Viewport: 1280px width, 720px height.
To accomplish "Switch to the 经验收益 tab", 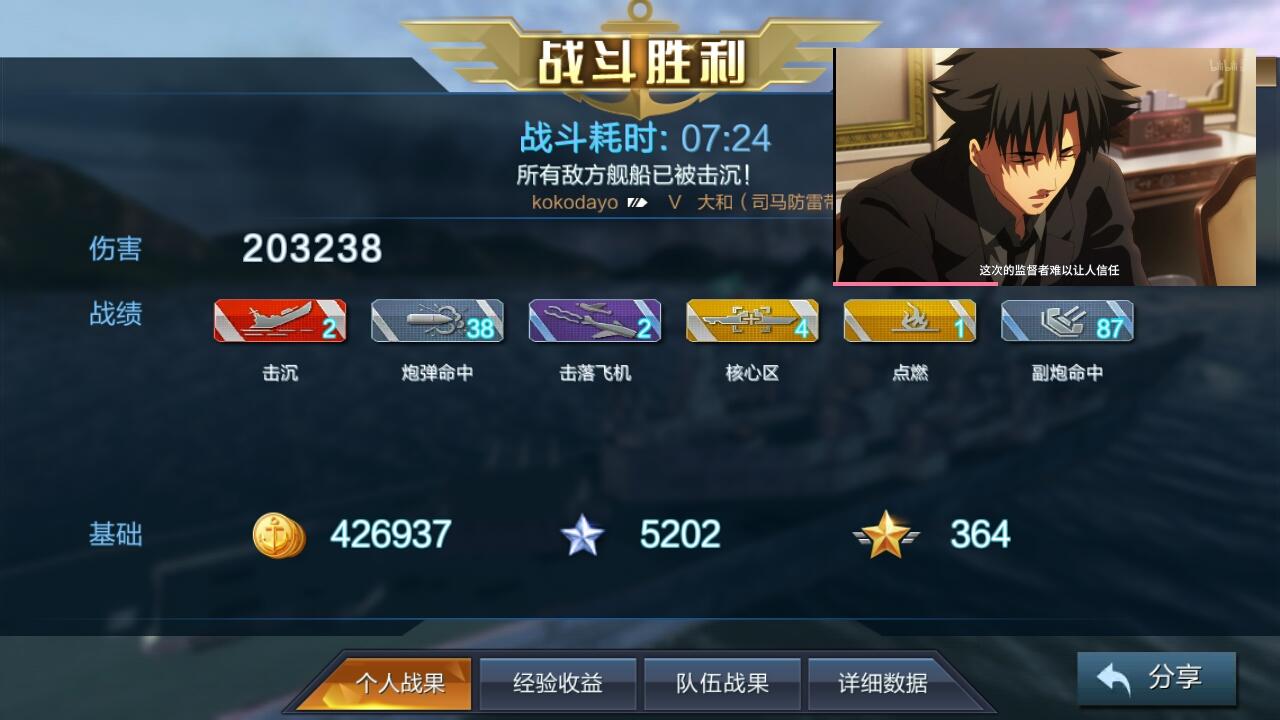I will [x=558, y=685].
